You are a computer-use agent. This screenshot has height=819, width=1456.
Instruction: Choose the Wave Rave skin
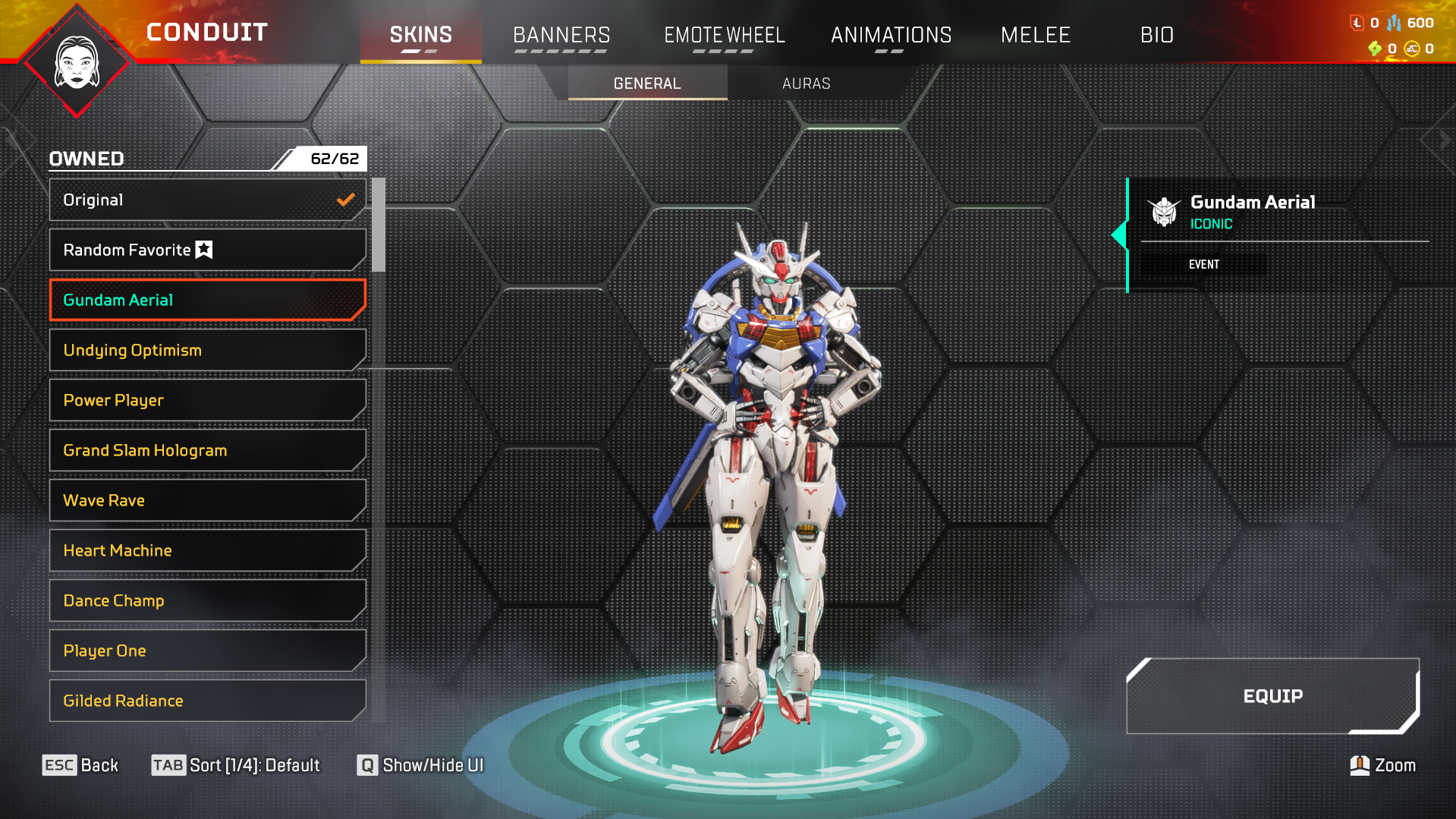206,500
